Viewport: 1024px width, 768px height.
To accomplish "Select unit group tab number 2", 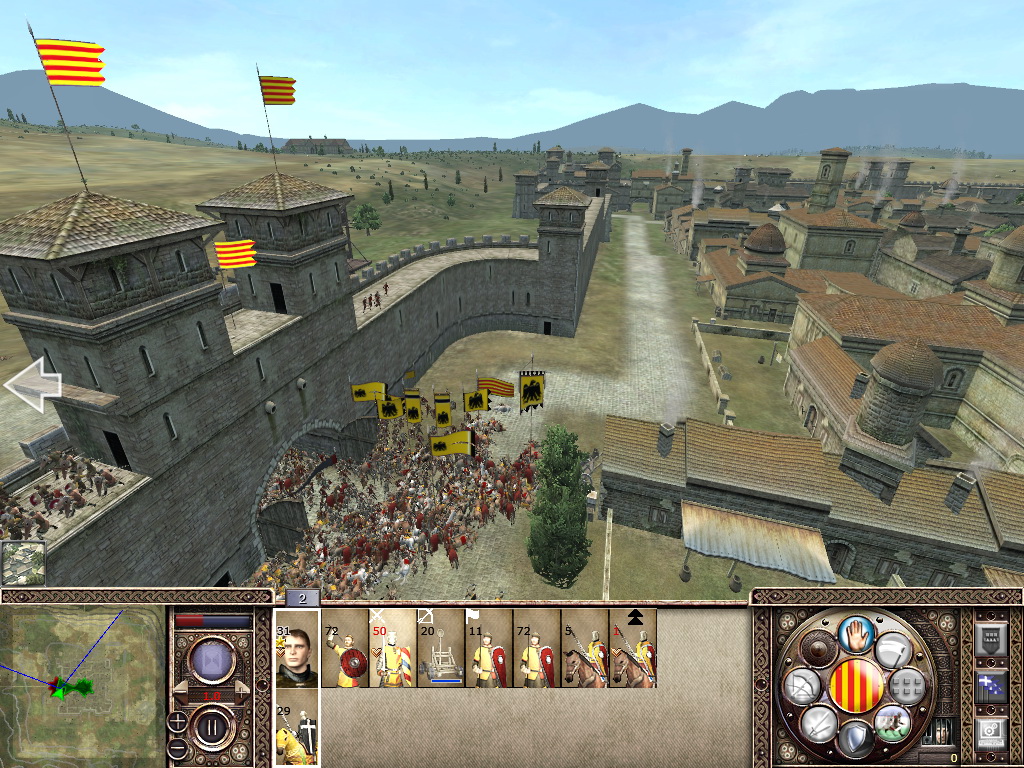I will (x=302, y=597).
